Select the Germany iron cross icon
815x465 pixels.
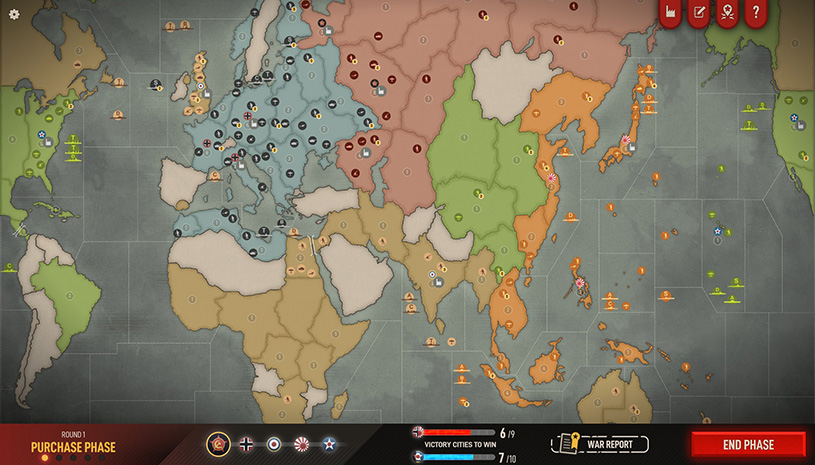246,444
